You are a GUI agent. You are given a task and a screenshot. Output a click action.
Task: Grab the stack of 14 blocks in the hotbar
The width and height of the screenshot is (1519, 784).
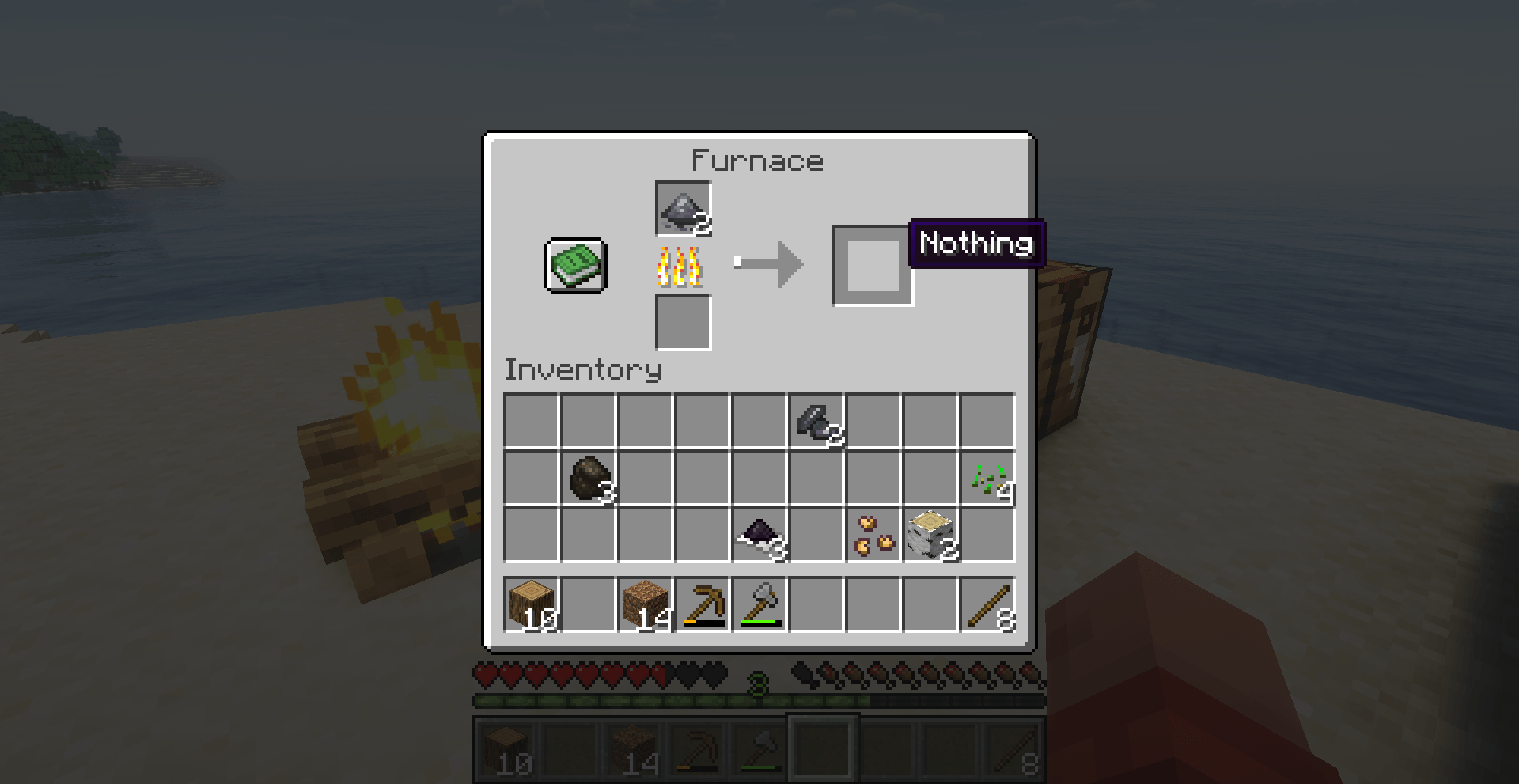pyautogui.click(x=646, y=604)
